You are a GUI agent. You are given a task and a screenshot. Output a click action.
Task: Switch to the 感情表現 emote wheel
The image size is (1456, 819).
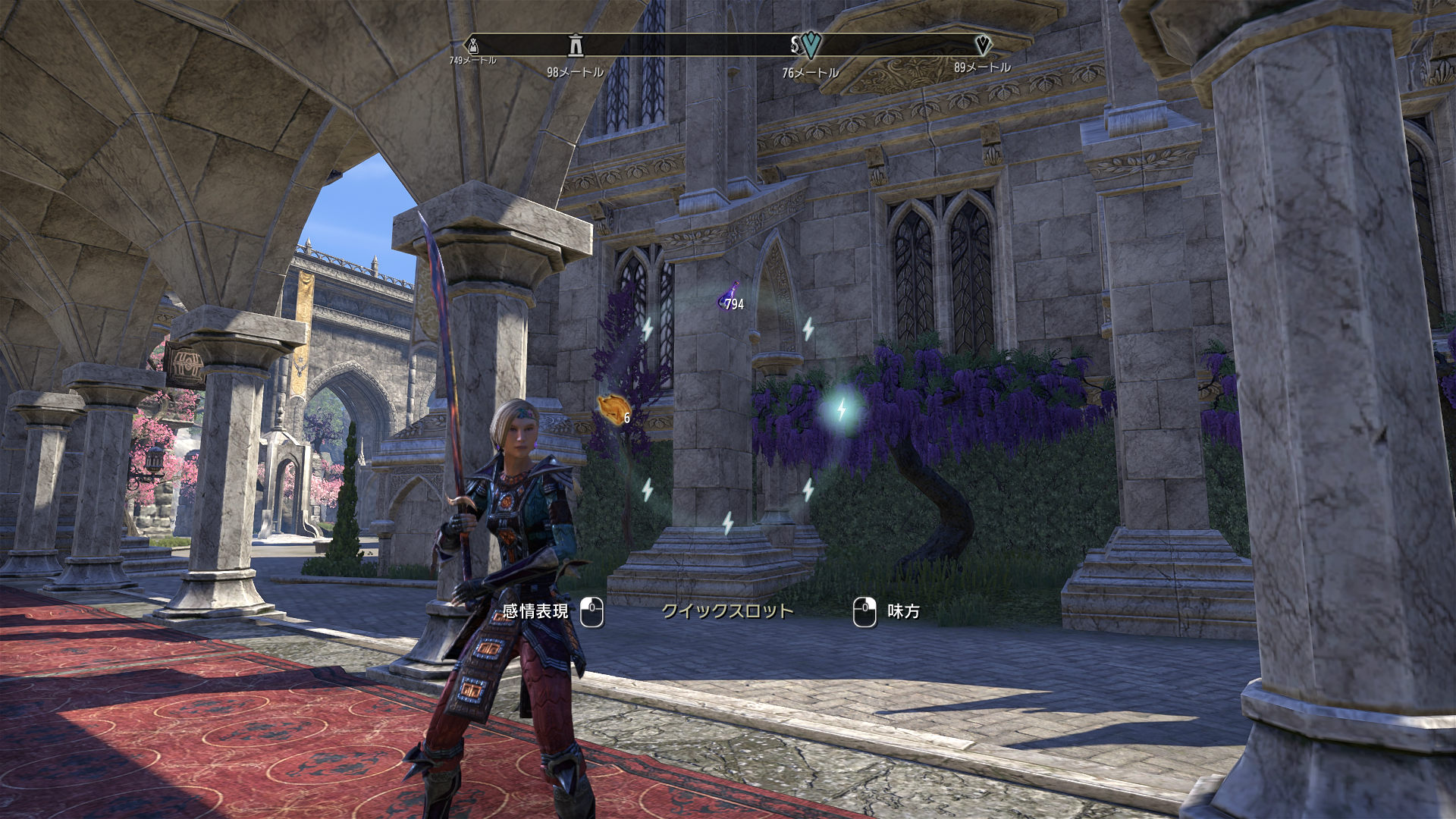[x=535, y=611]
